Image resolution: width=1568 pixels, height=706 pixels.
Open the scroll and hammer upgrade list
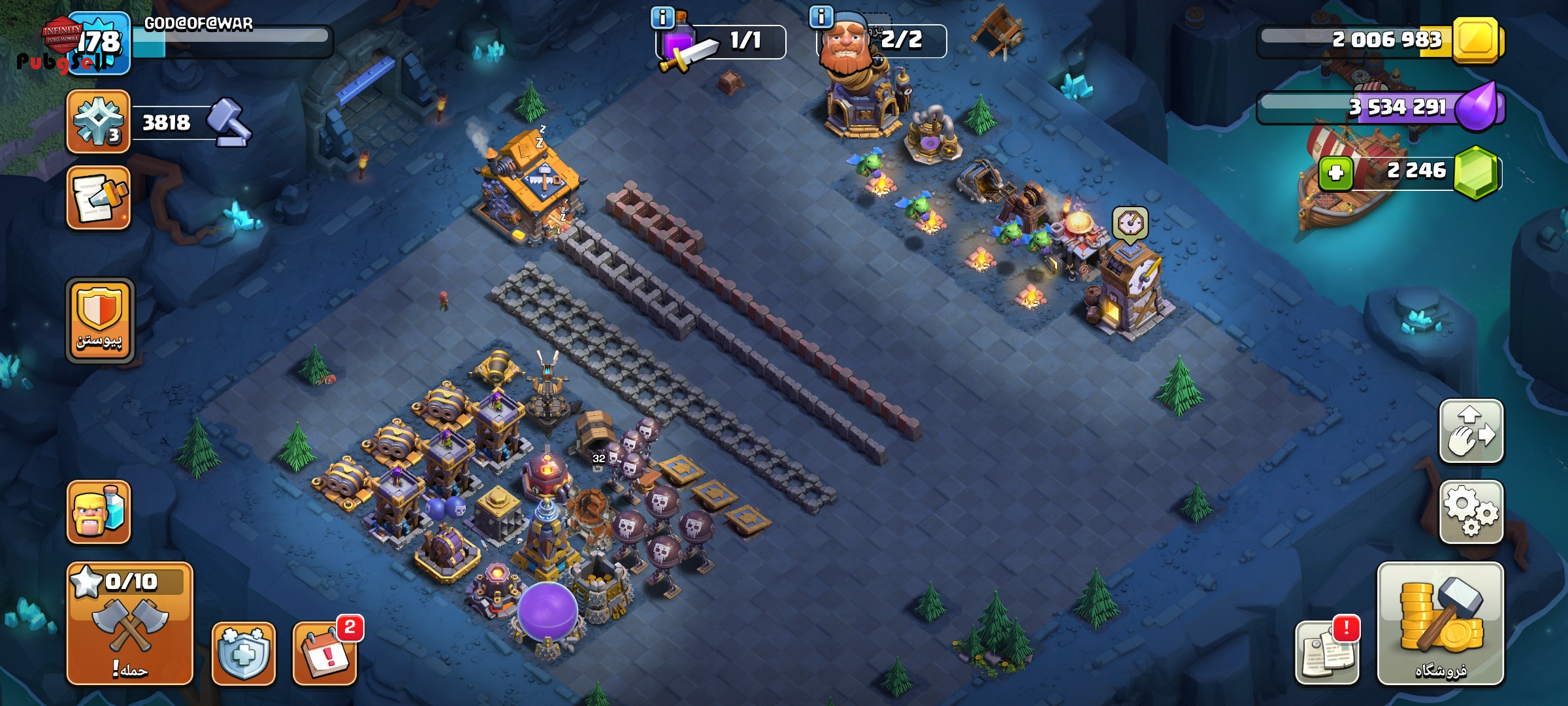(x=99, y=197)
